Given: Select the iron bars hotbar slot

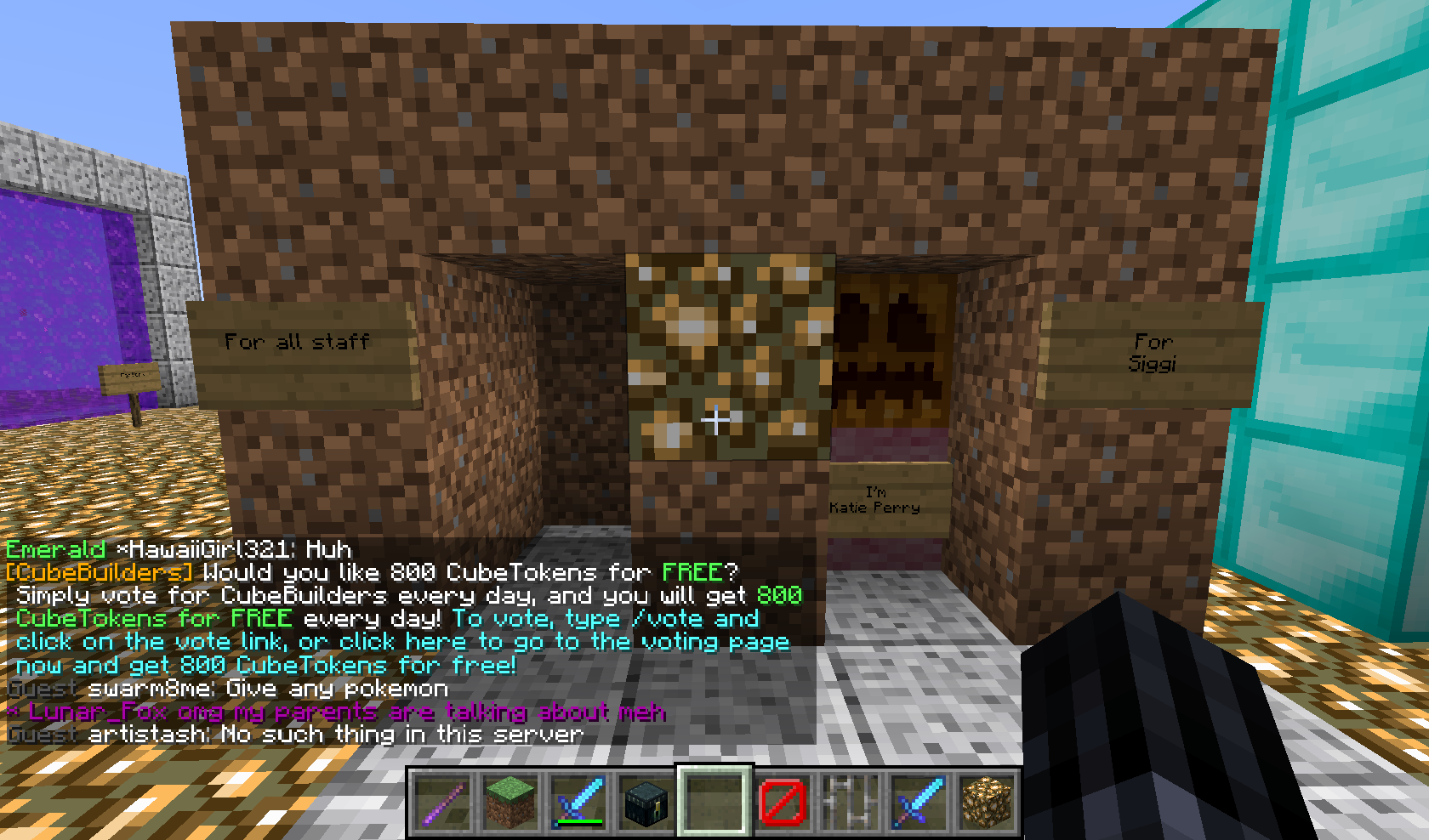Looking at the screenshot, I should coord(851,802).
